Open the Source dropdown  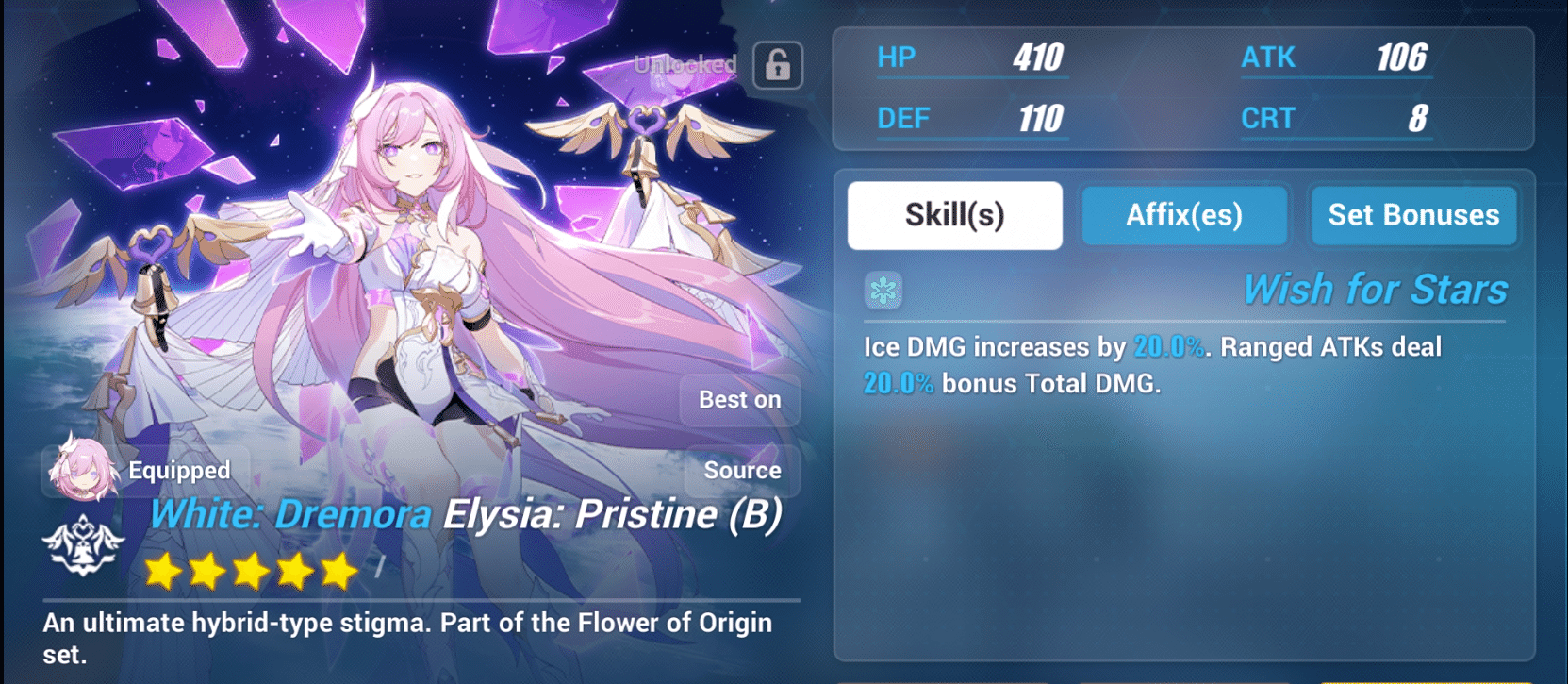(x=742, y=471)
